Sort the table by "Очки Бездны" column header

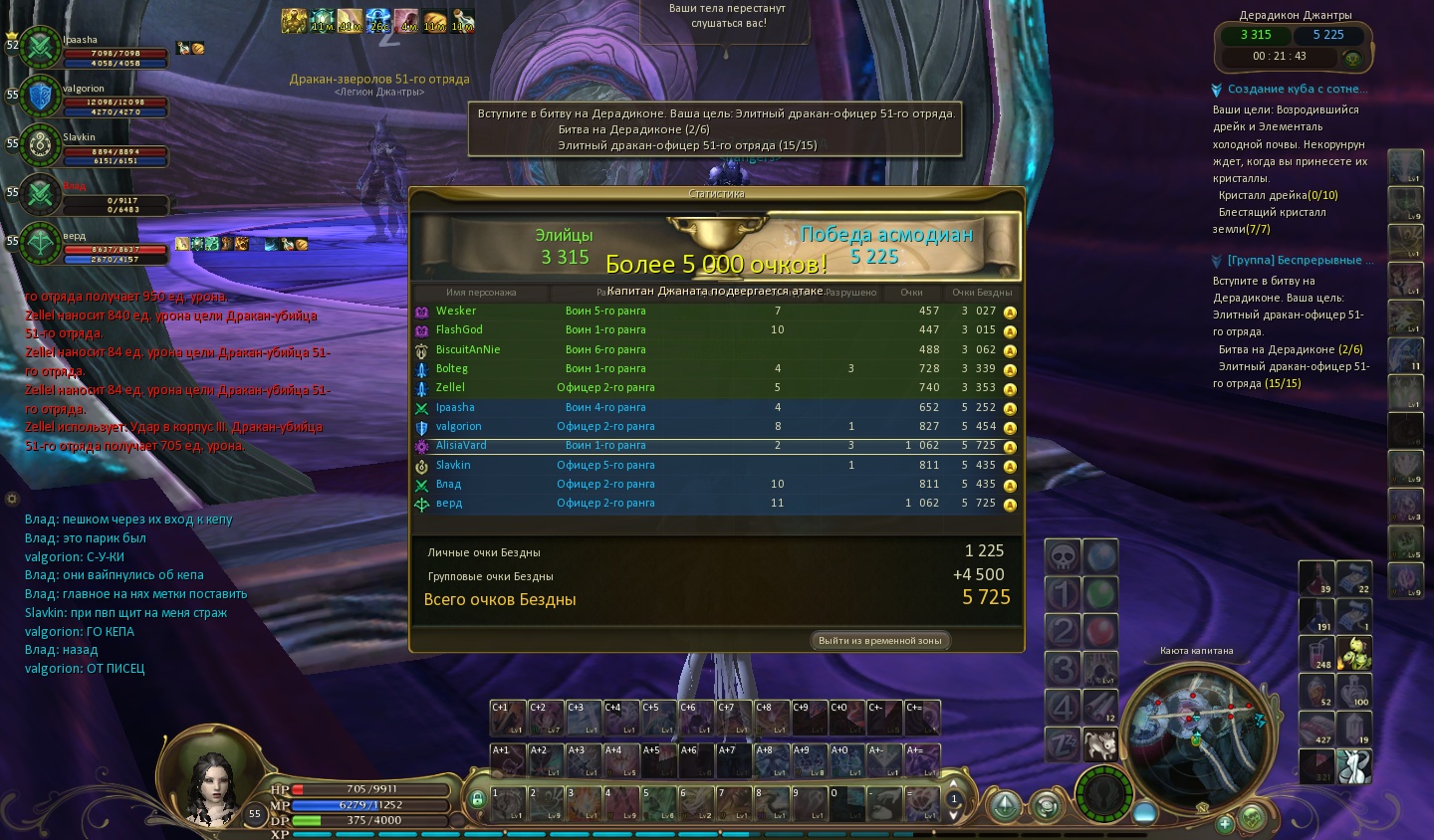pos(981,293)
